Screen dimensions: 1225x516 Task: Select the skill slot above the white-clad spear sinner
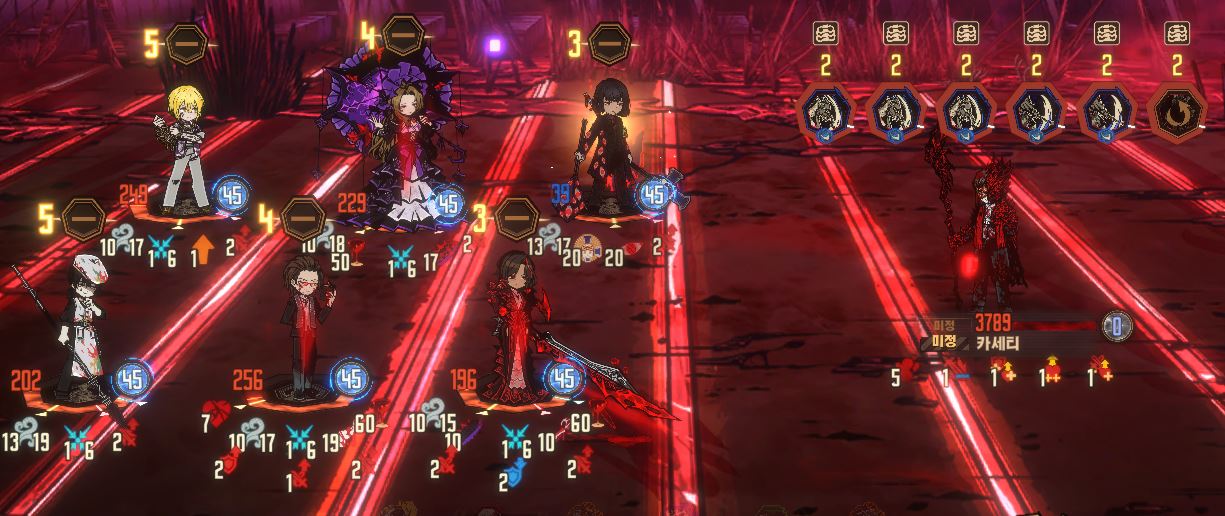coord(83,219)
